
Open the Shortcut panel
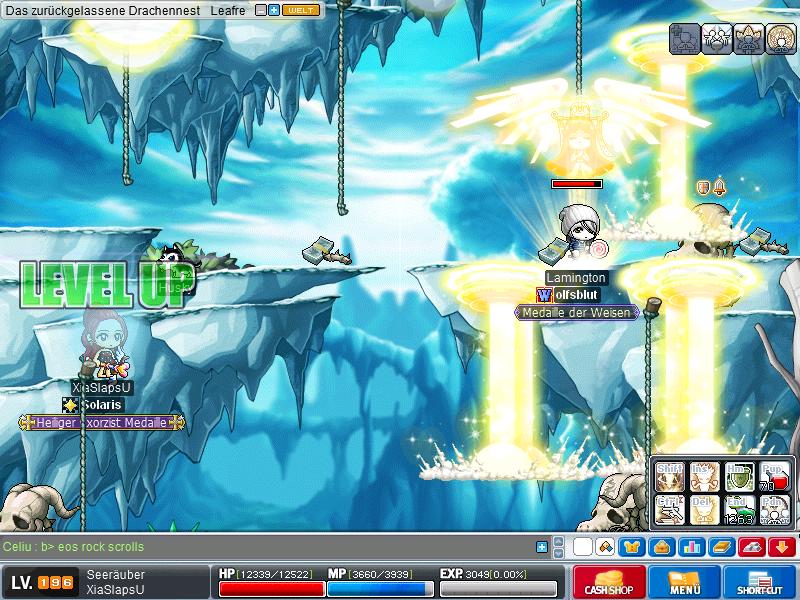point(759,582)
